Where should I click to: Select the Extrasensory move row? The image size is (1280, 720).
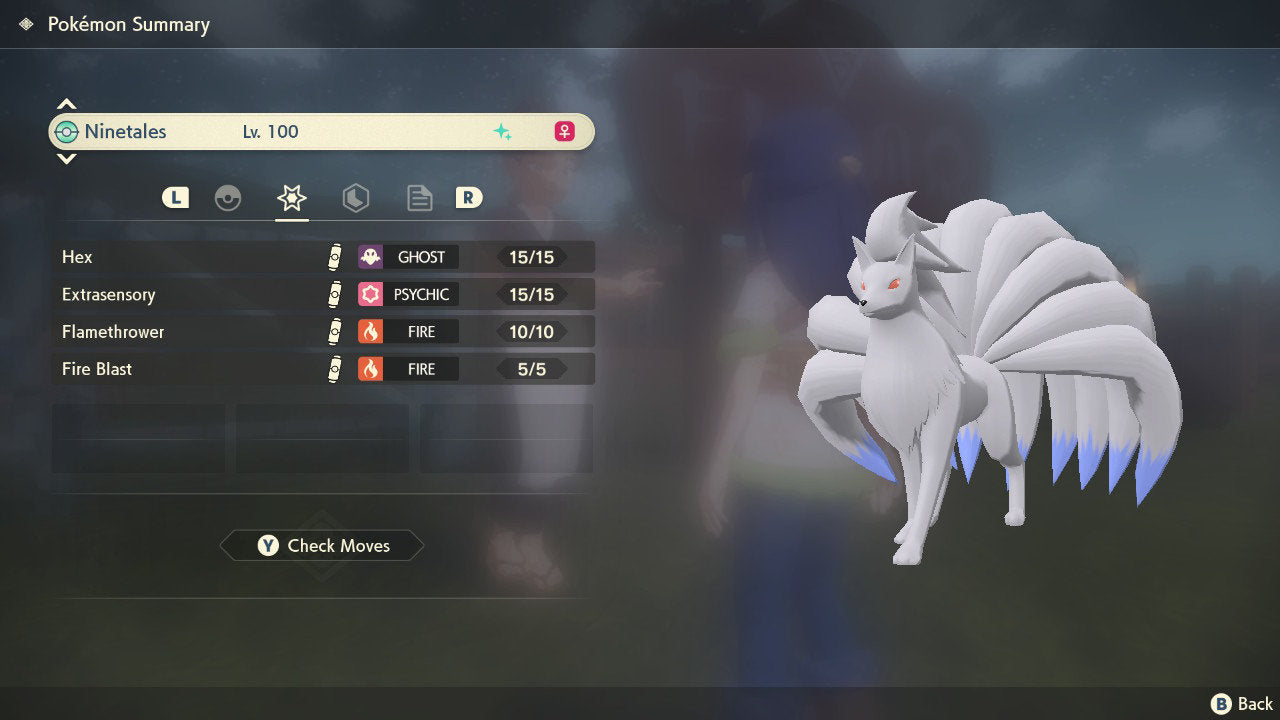322,294
